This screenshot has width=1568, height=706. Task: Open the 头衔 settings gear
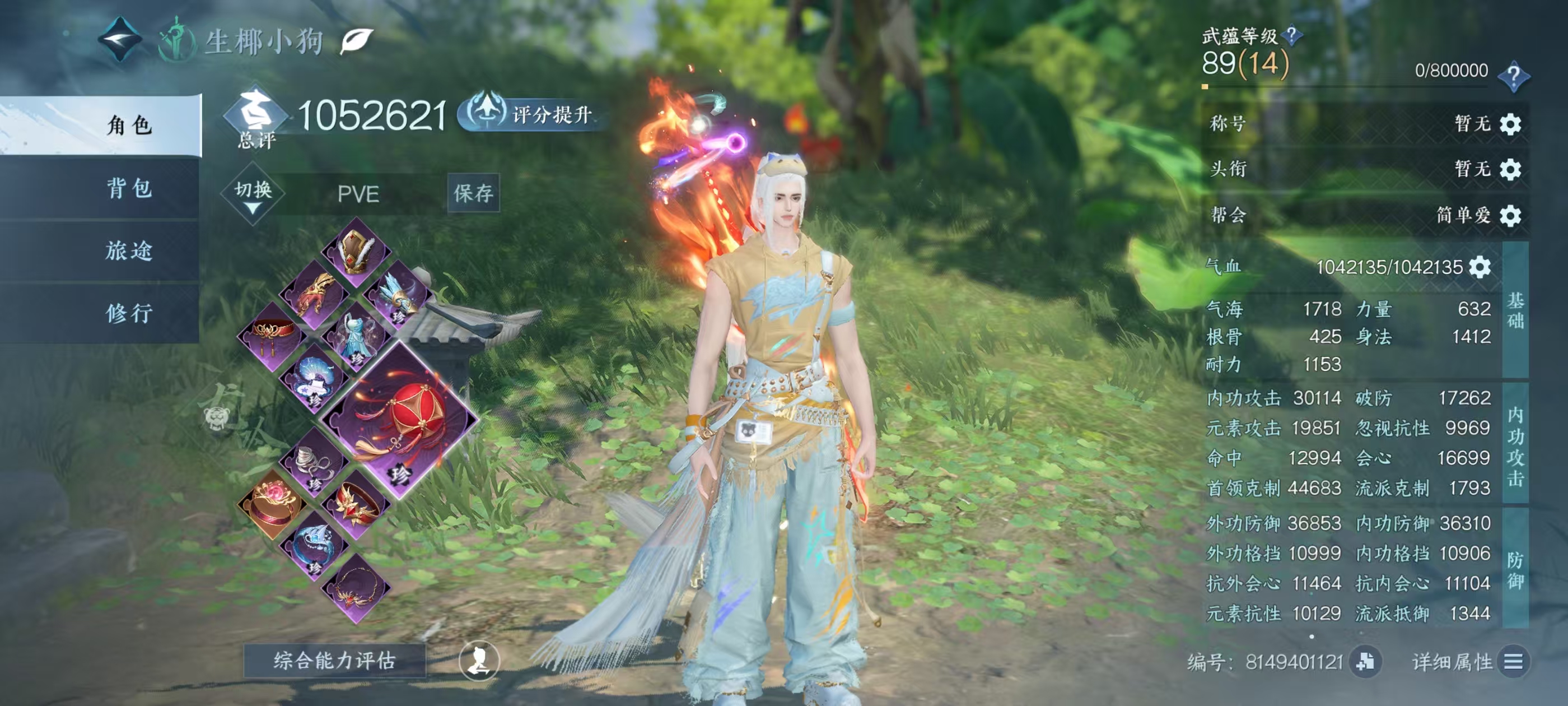(1510, 169)
